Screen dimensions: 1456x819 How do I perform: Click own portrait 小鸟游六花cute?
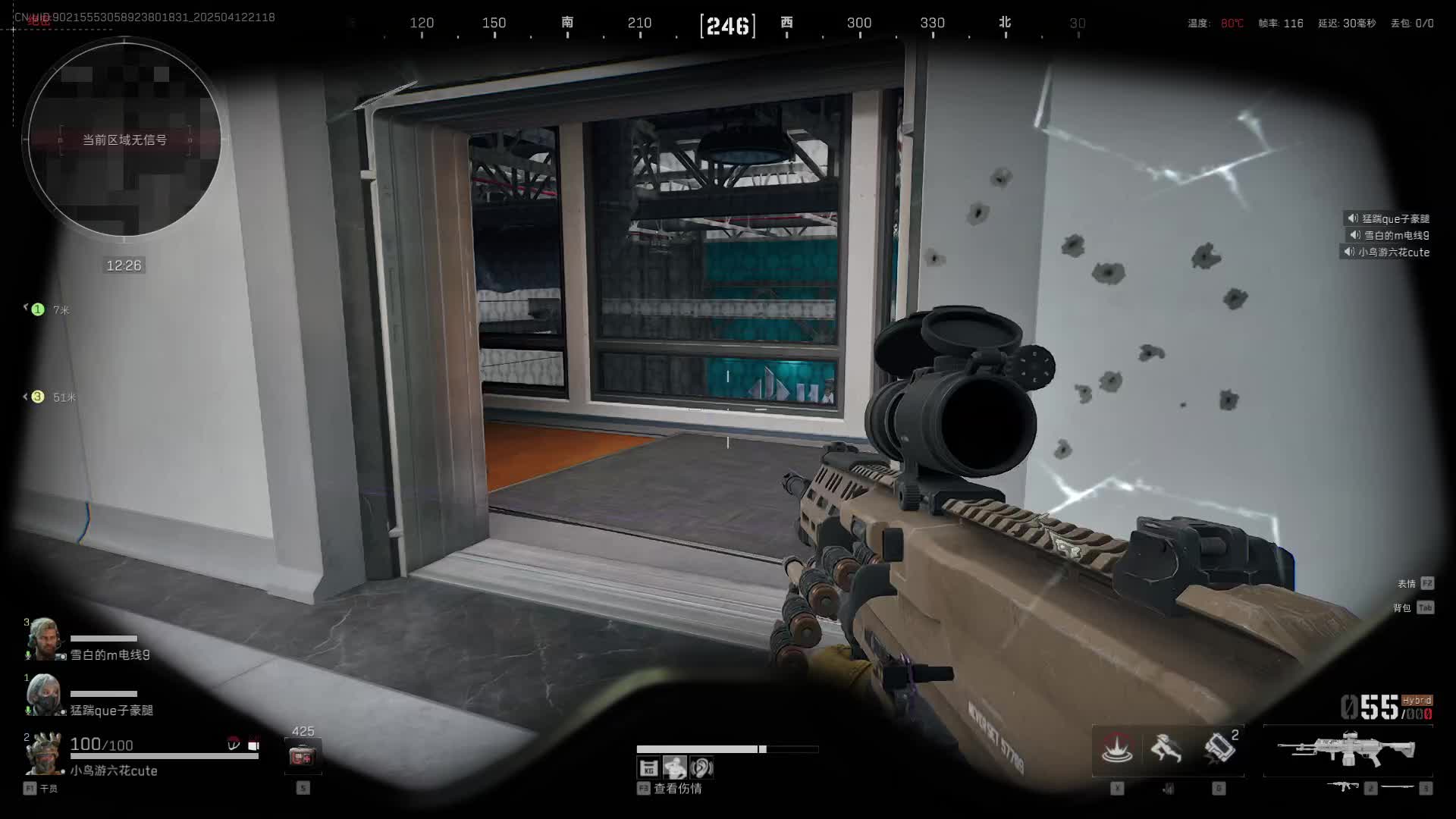[x=43, y=753]
